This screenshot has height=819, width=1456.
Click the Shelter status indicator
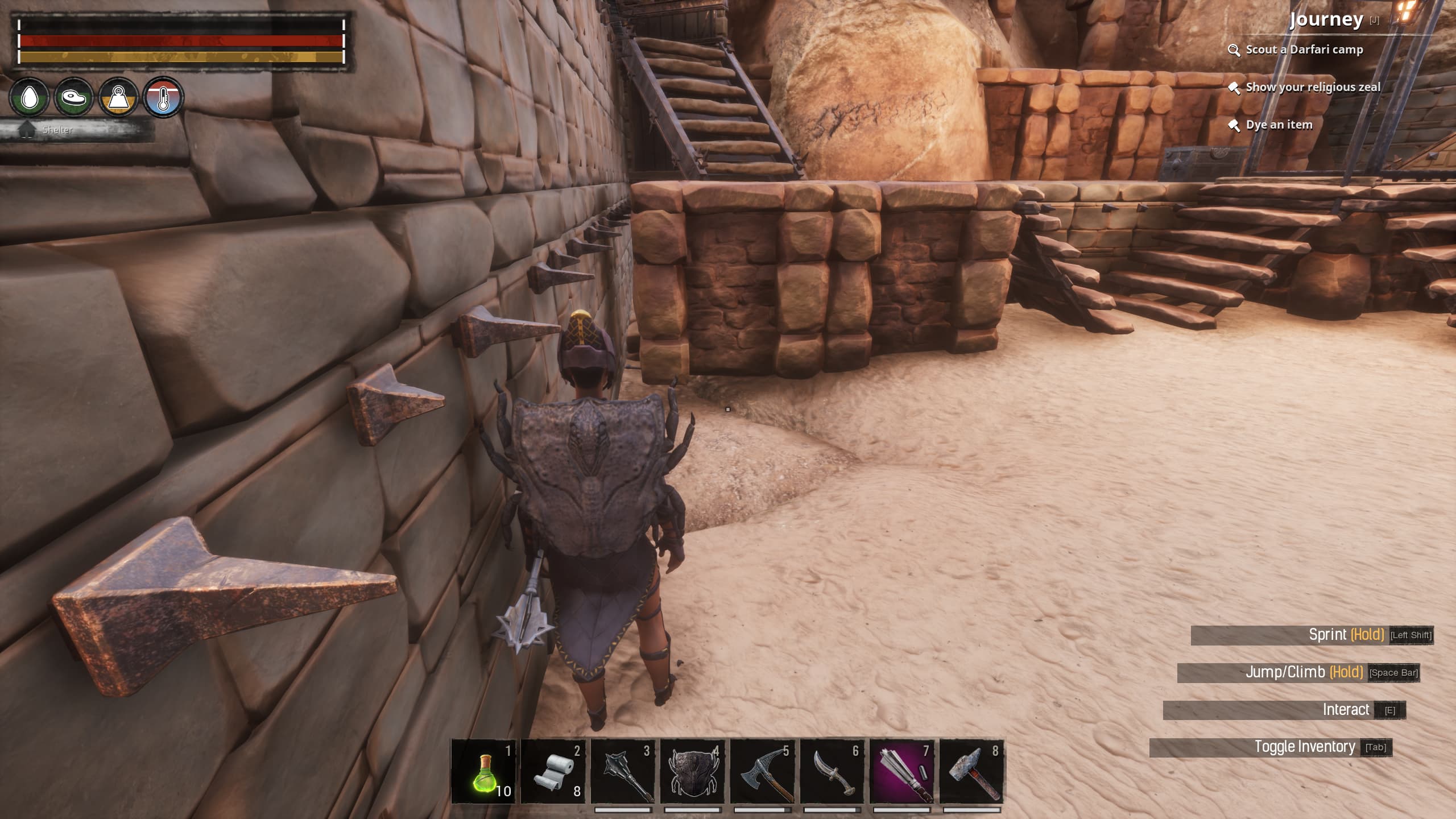(57, 130)
